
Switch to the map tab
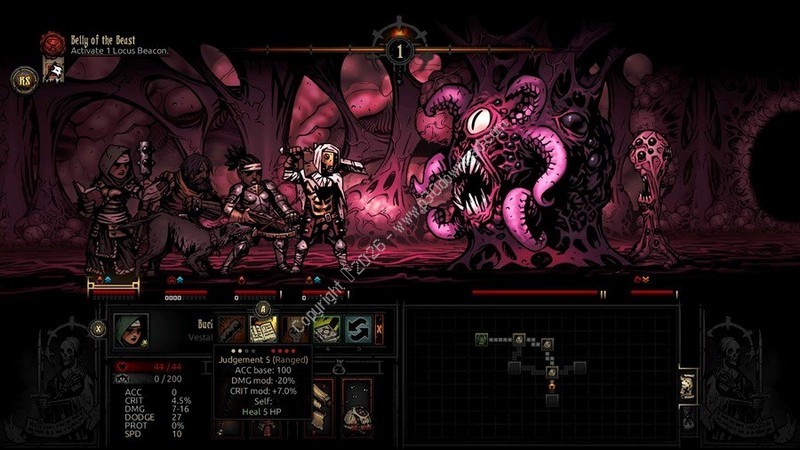pos(687,385)
